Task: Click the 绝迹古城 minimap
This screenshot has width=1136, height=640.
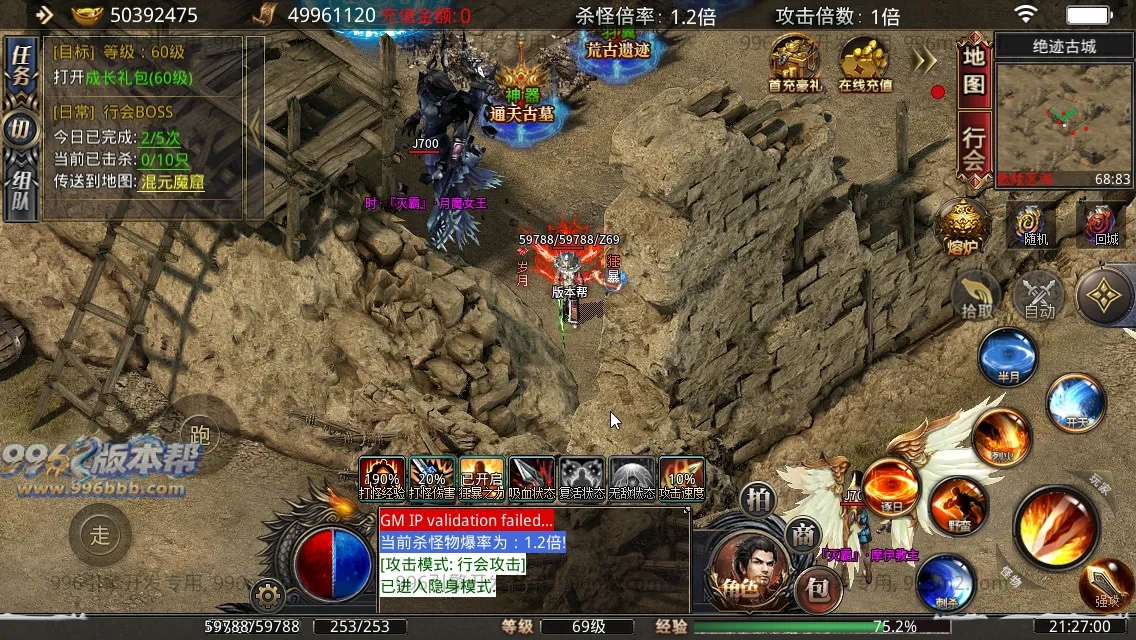Action: coord(1064,117)
